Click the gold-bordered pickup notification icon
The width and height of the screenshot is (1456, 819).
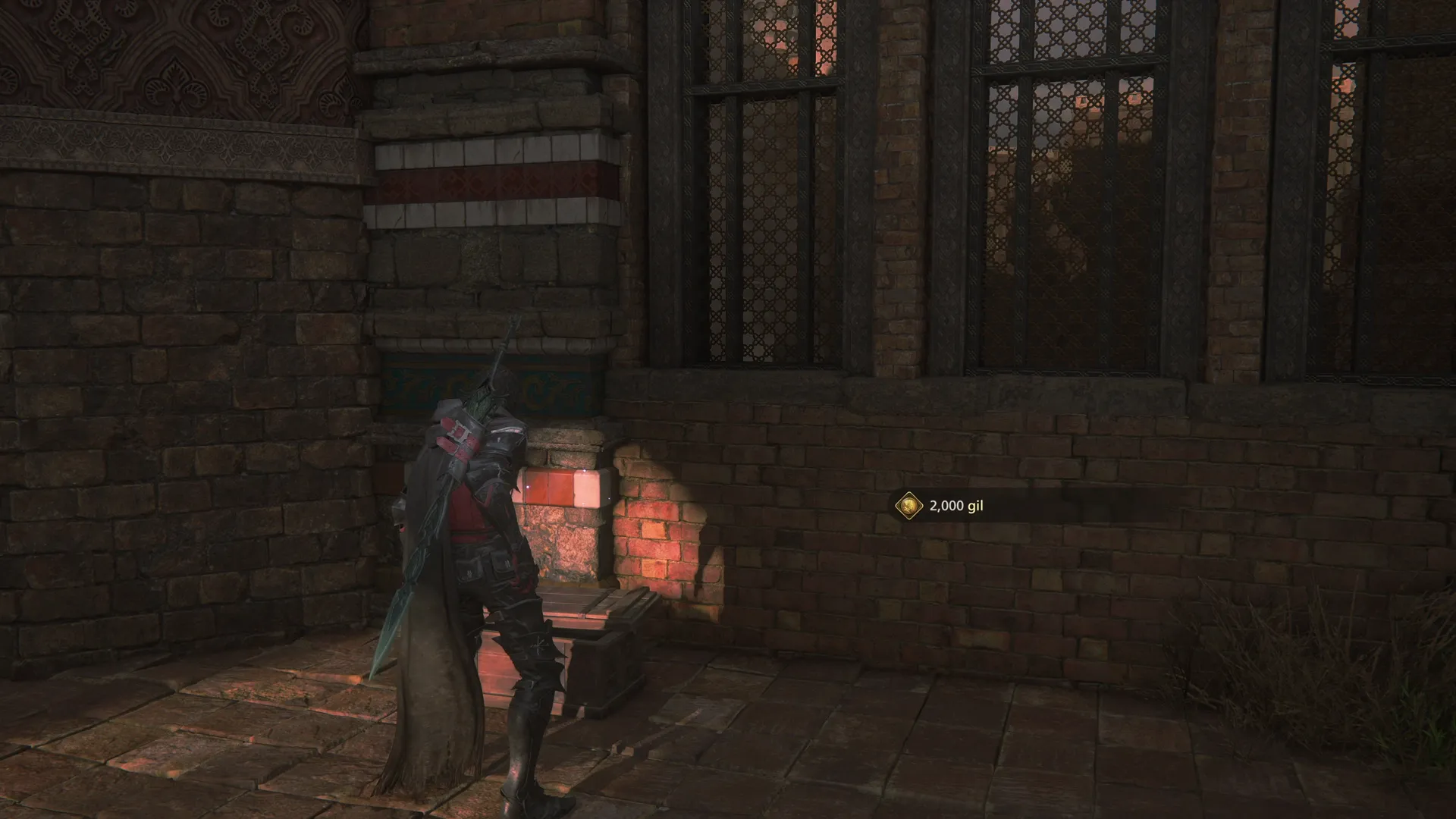coord(908,504)
